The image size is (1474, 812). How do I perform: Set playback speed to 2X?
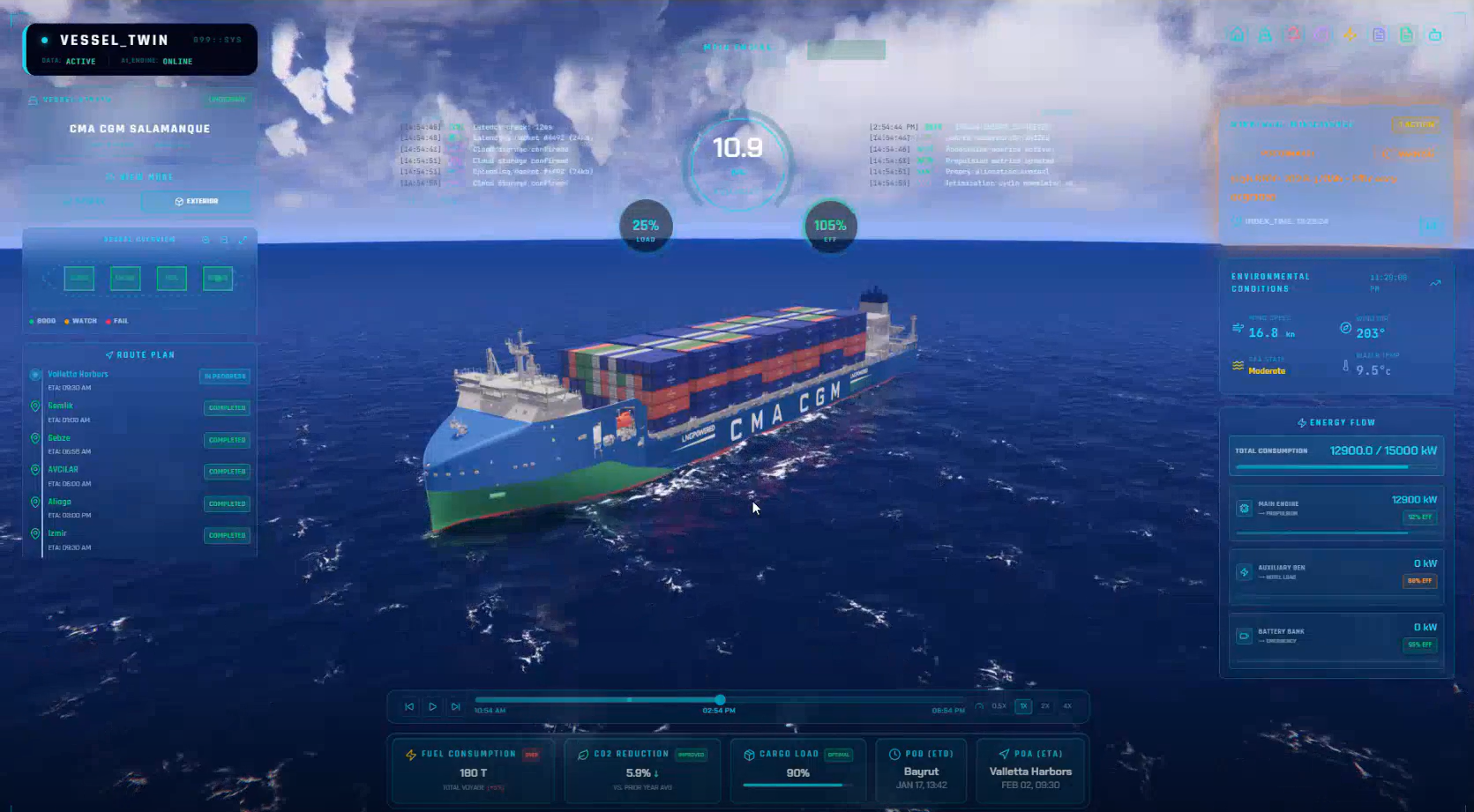click(x=1045, y=706)
